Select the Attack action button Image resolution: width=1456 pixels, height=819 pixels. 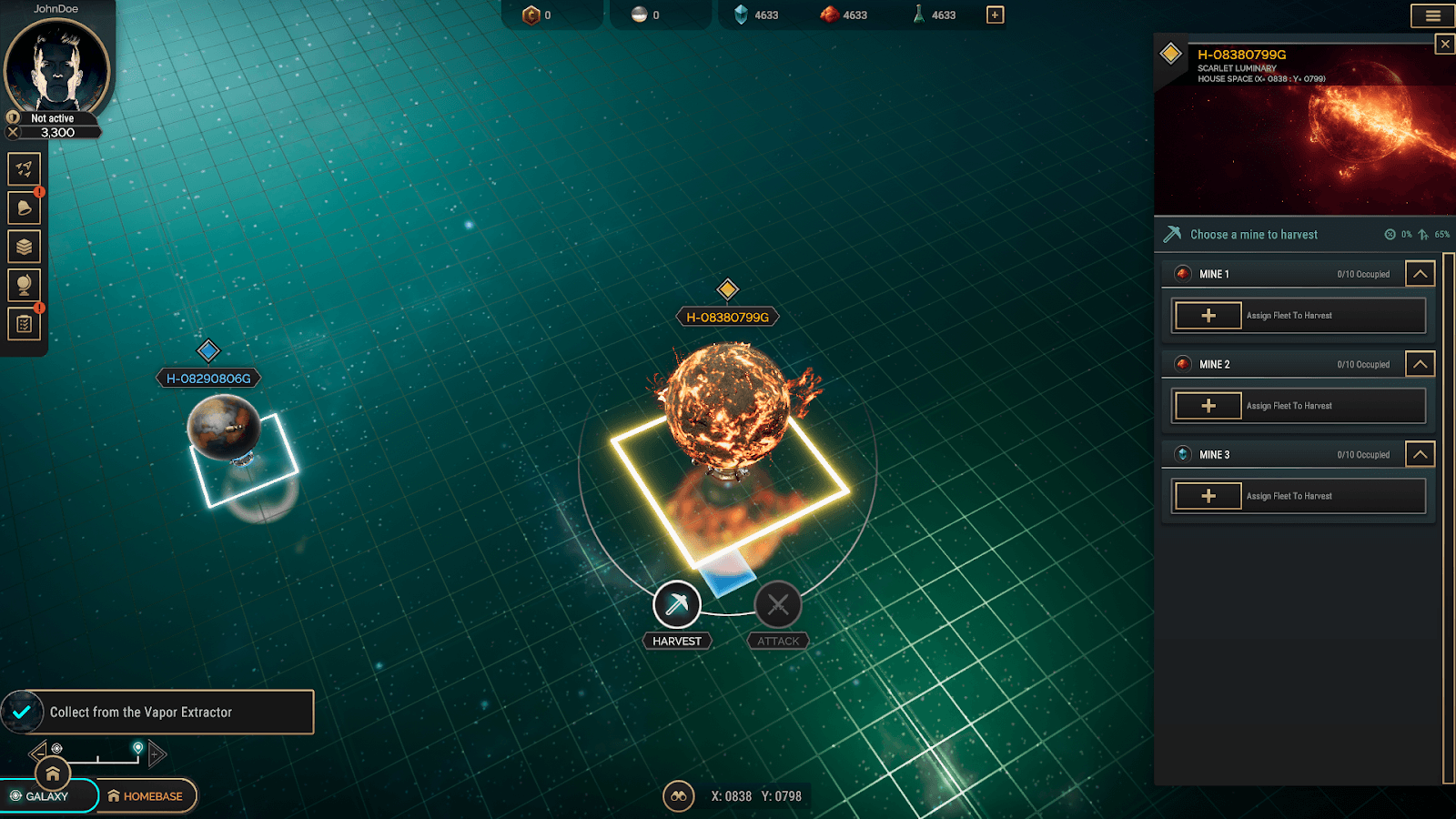(778, 605)
